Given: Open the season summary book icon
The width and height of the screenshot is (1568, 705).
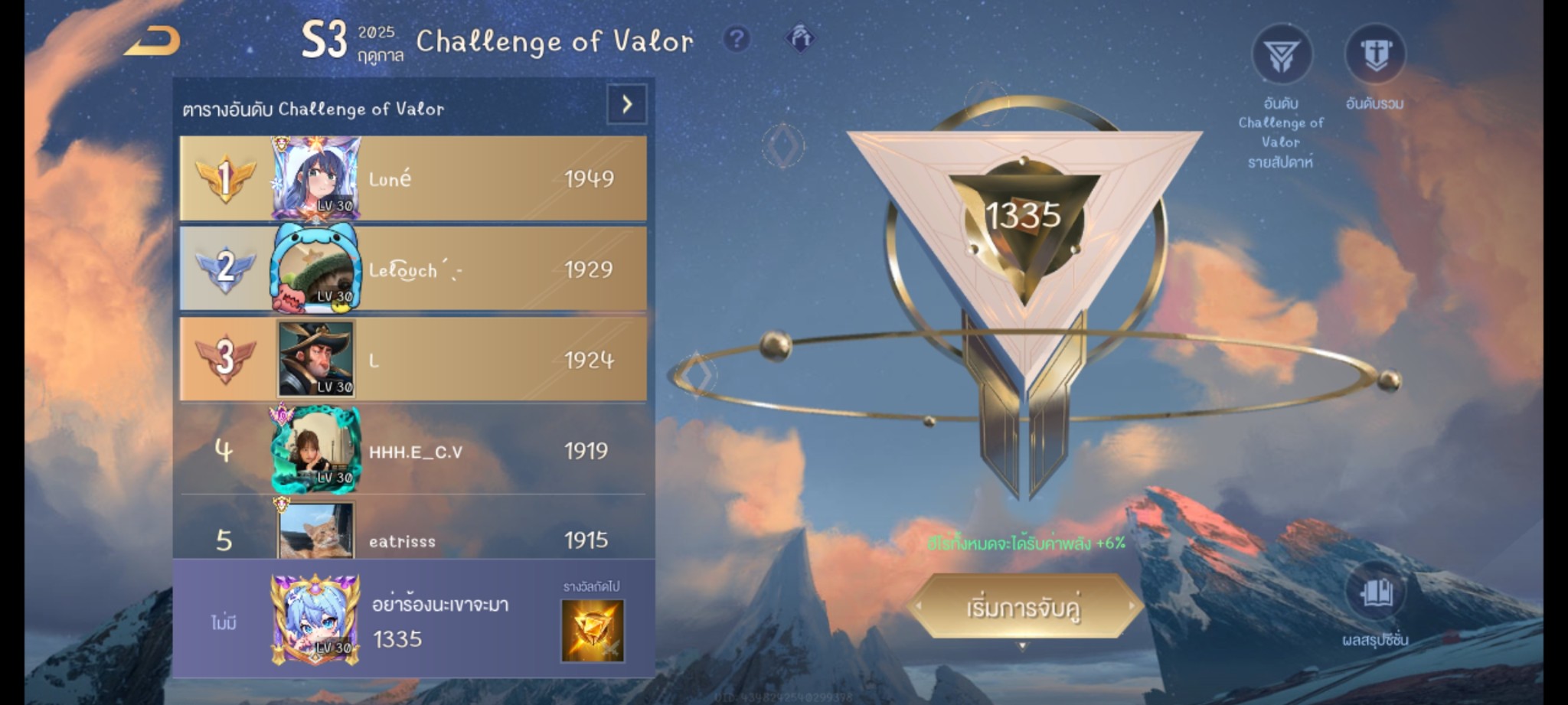Looking at the screenshot, I should [1375, 592].
